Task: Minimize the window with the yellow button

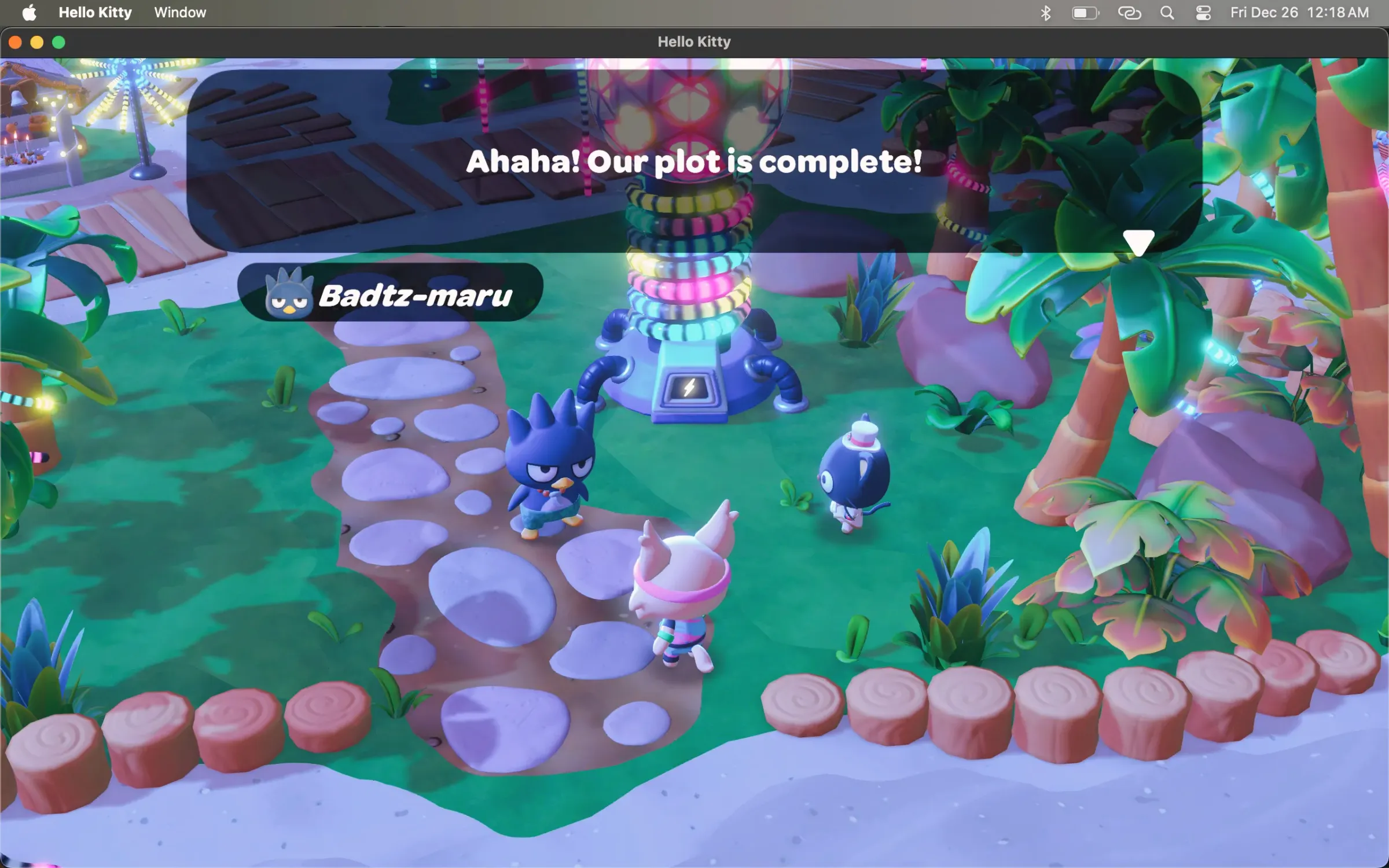Action: 37,42
